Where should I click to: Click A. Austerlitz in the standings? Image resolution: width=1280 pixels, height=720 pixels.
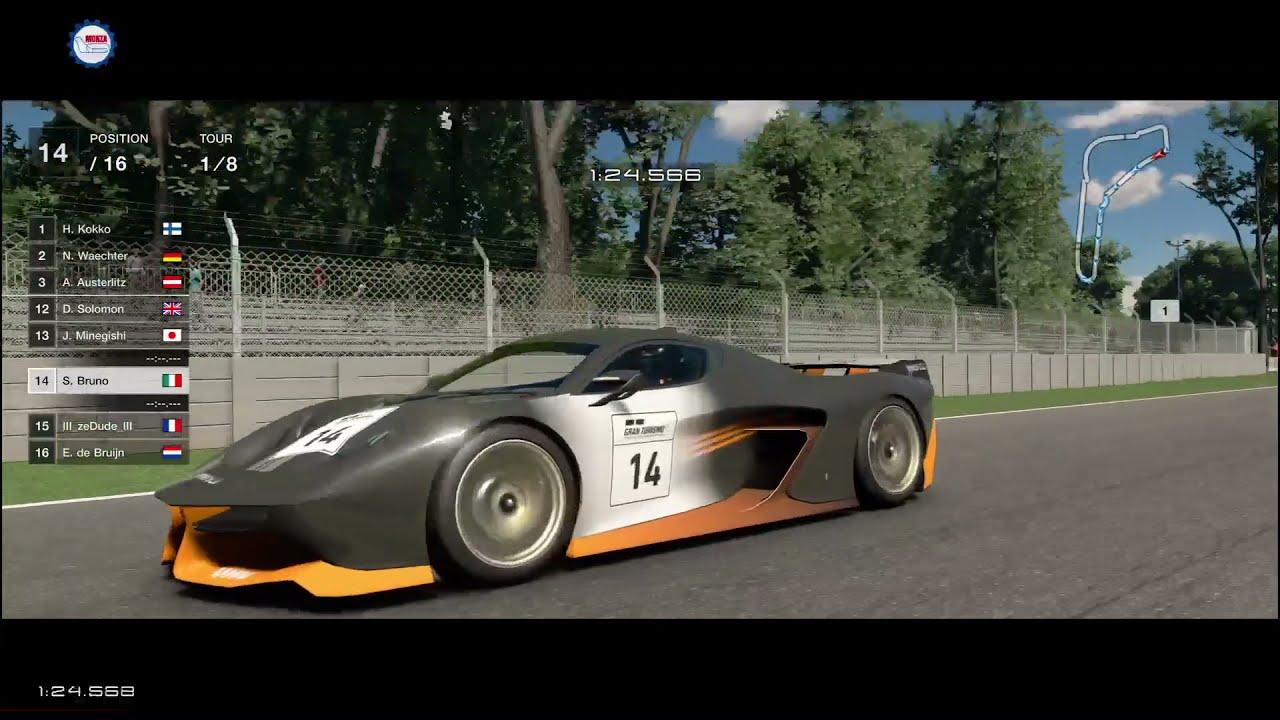point(108,282)
